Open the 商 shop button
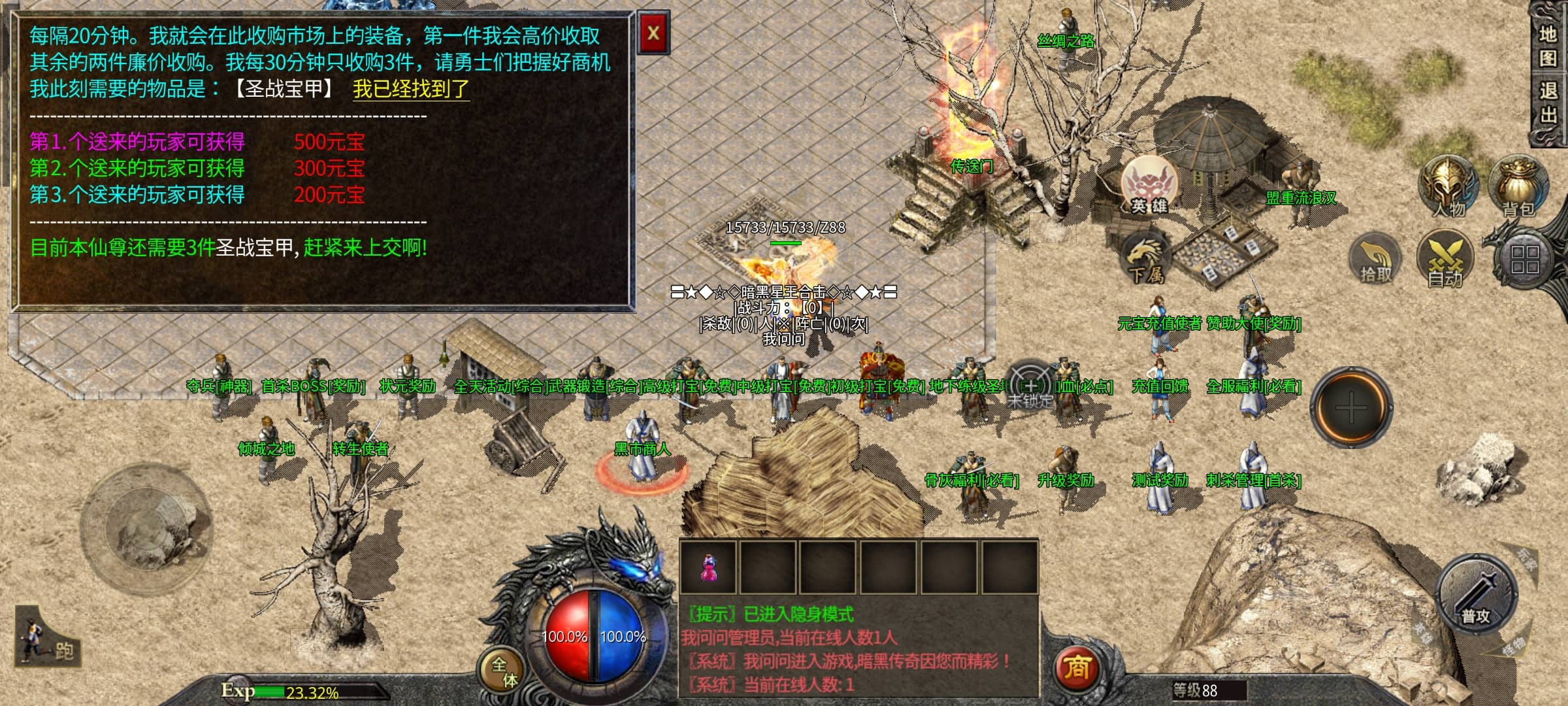The image size is (1568, 706). (x=1077, y=668)
